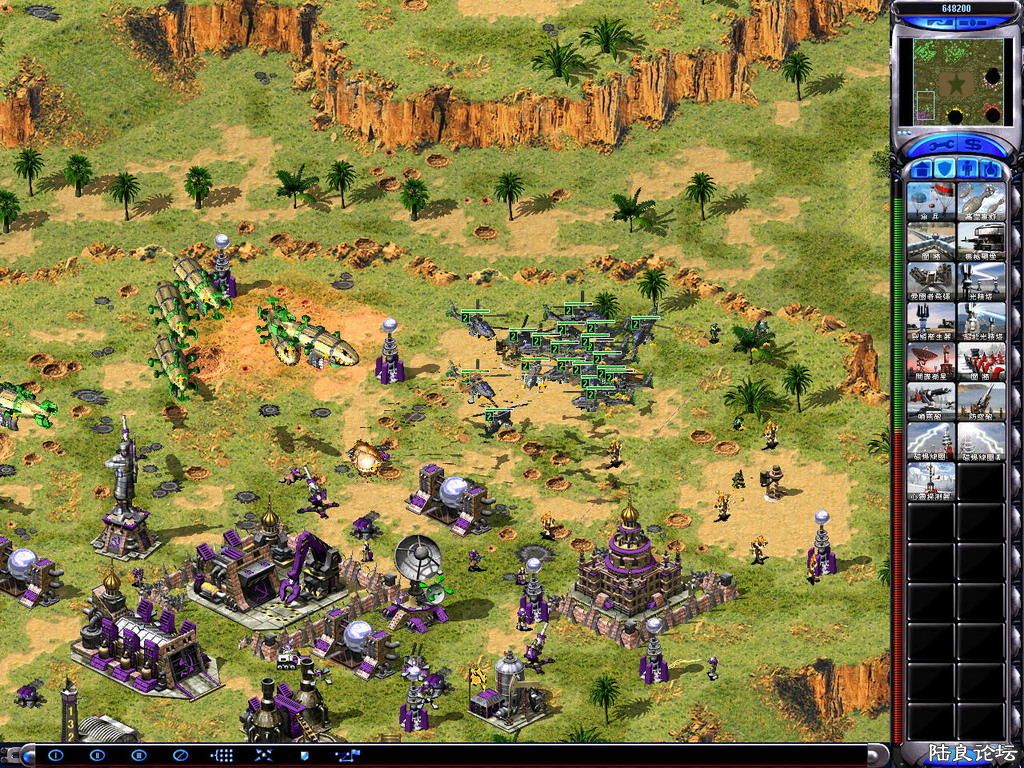Select team I on the command bar
This screenshot has height=768, width=1024.
pos(56,755)
